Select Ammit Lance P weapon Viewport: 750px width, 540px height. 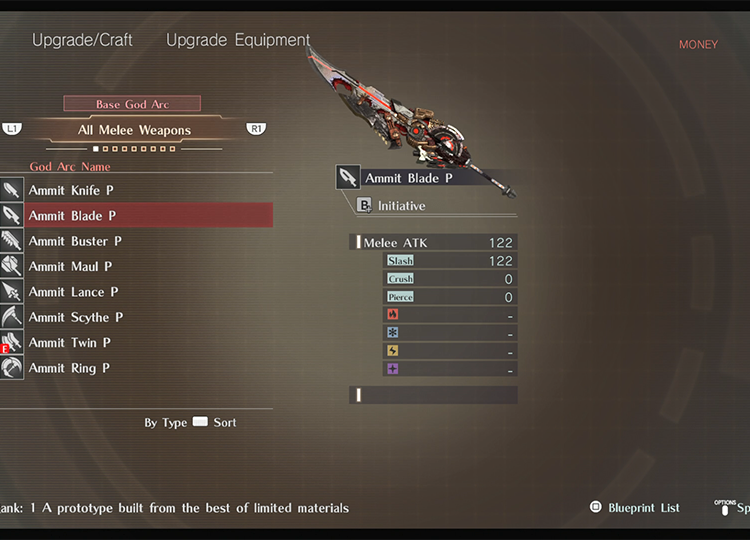coord(73,292)
